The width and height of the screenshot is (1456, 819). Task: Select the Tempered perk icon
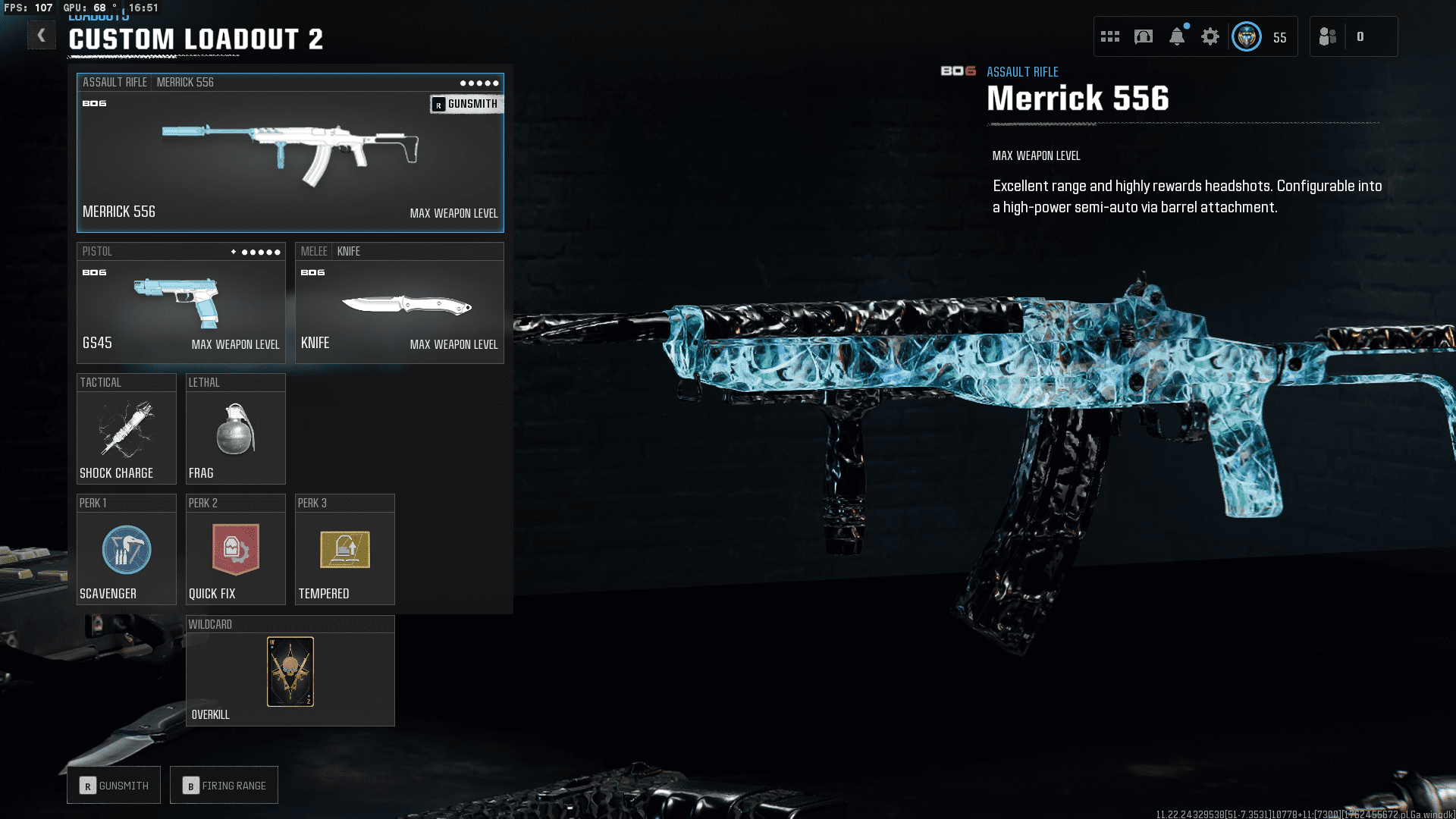point(344,550)
